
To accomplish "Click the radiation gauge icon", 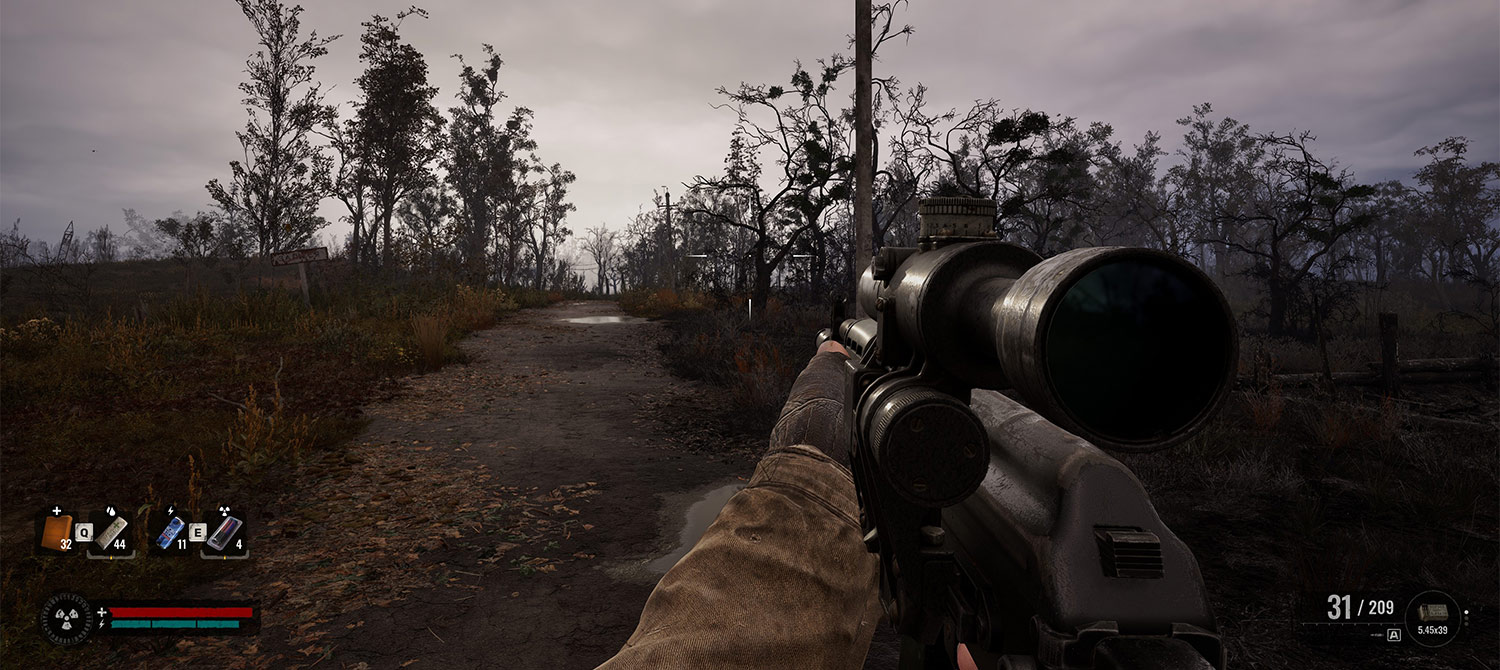I will 66,618.
